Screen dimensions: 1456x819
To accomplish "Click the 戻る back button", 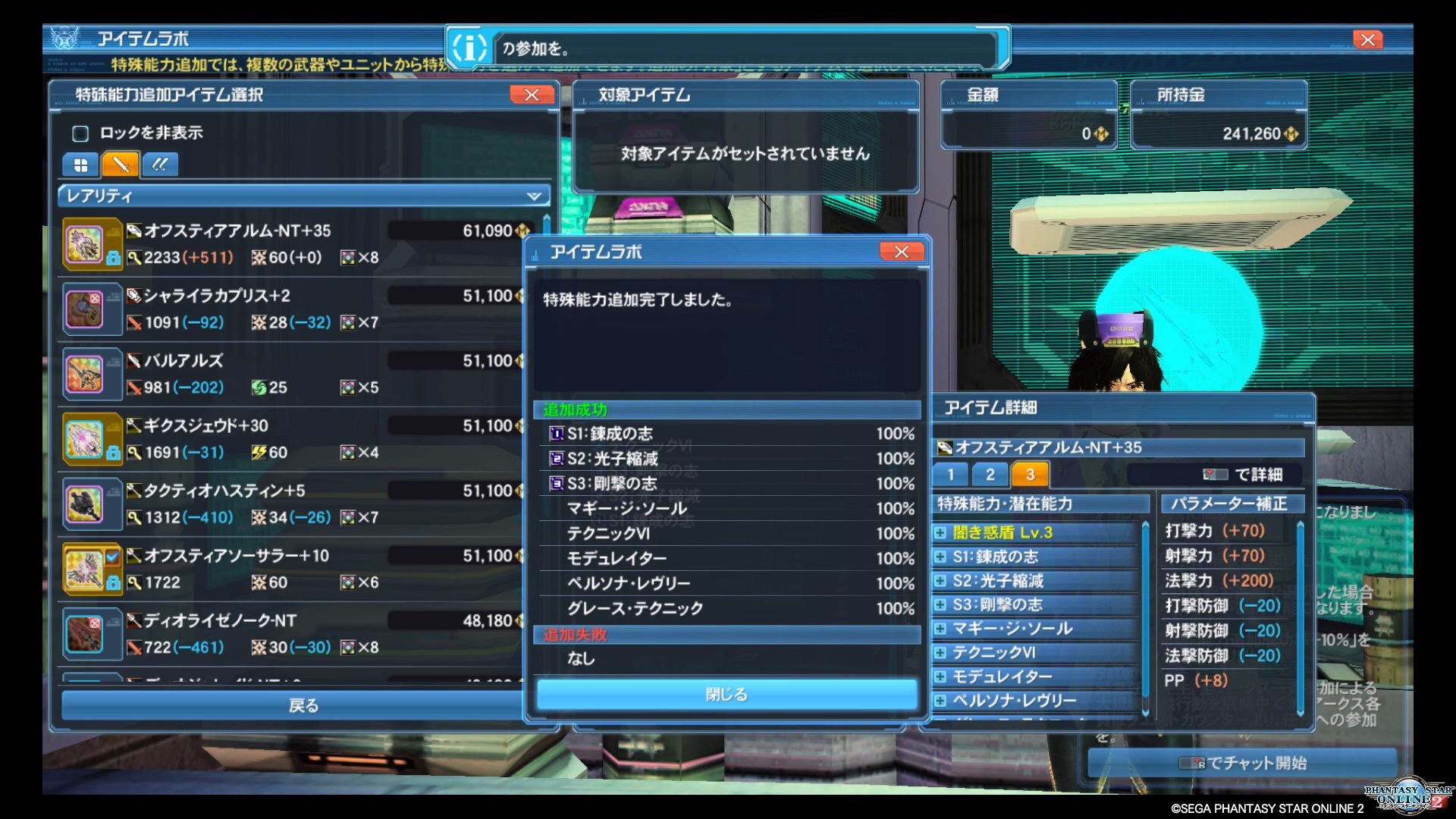I will point(303,705).
